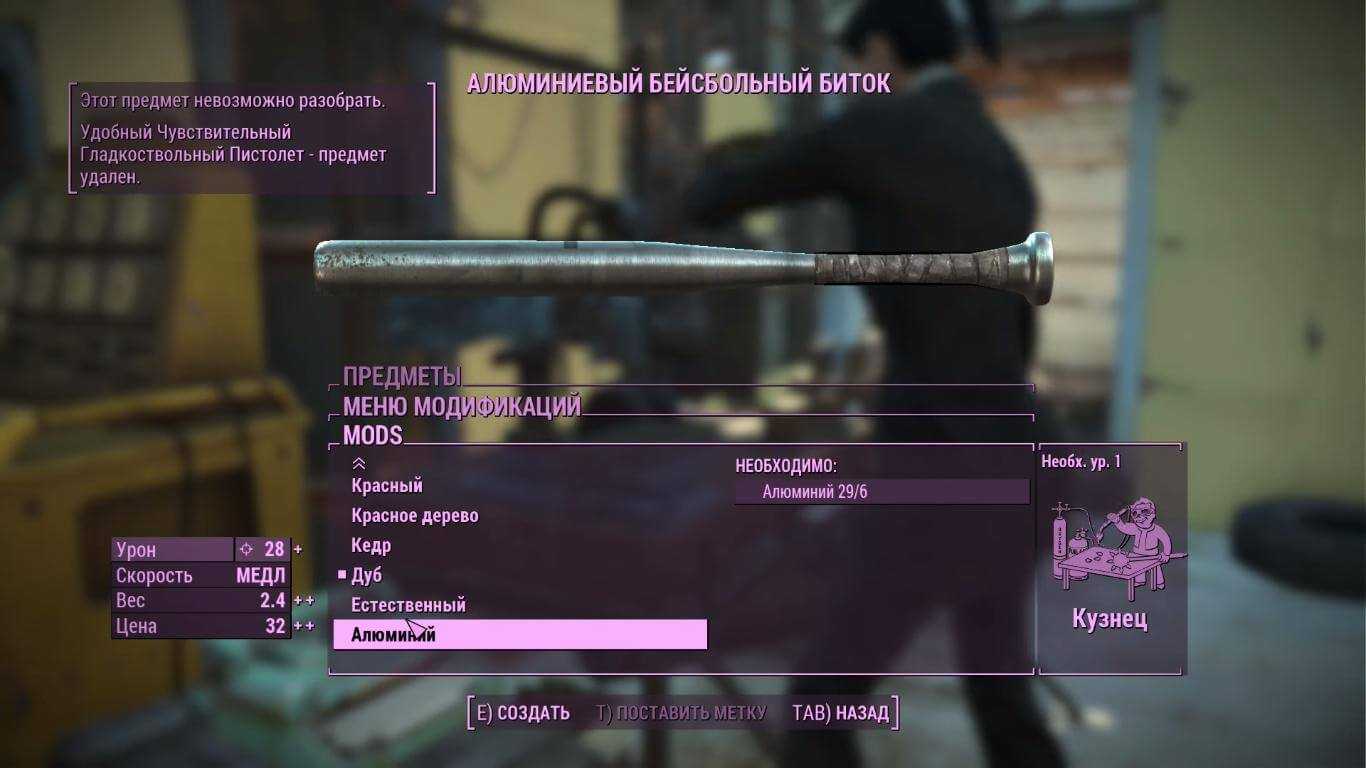Screen dimensions: 1366x768
Task: Select the Красный paint option
Action: (x=387, y=486)
